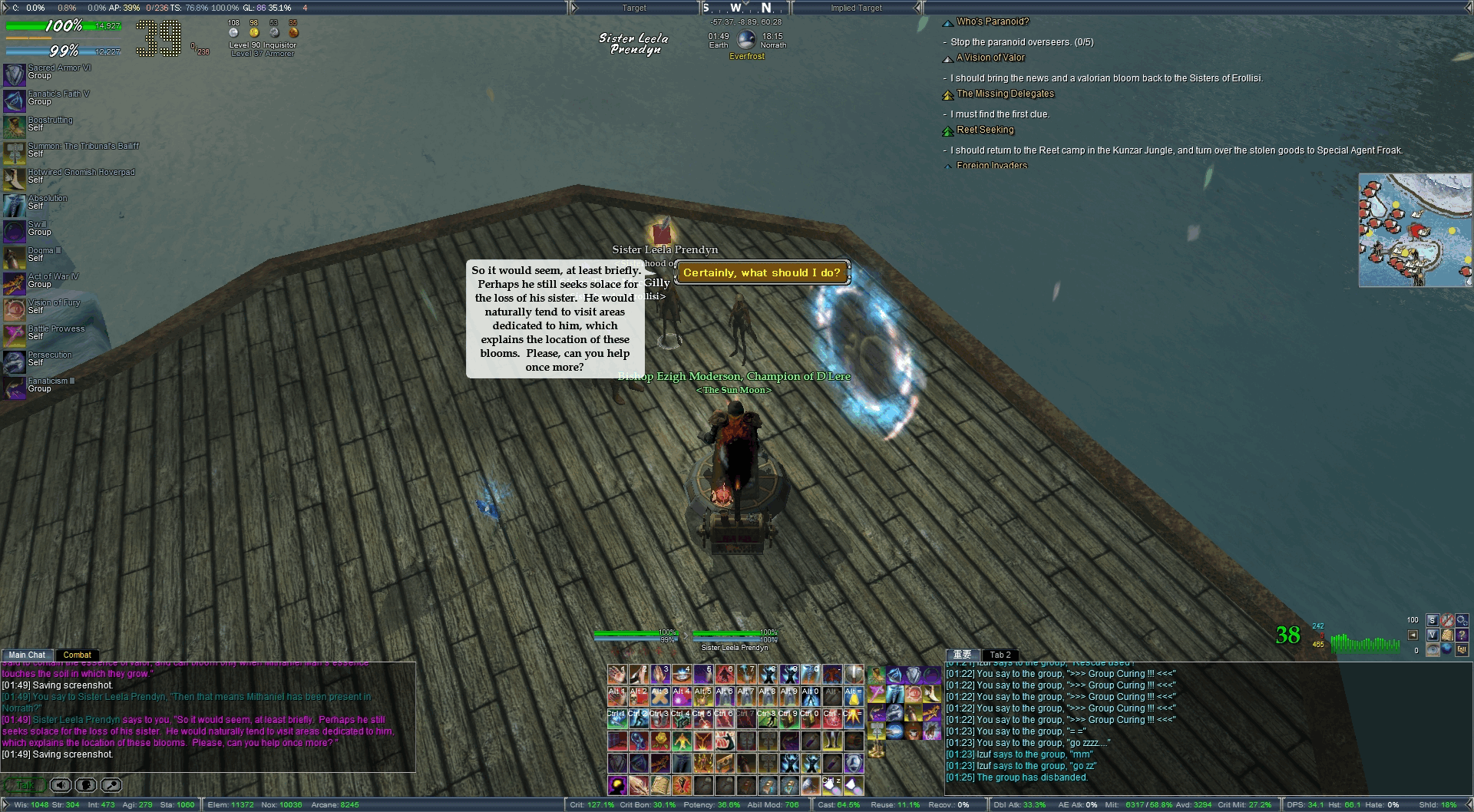
Task: Click the Sacred Armor VI buff icon
Action: pos(15,74)
